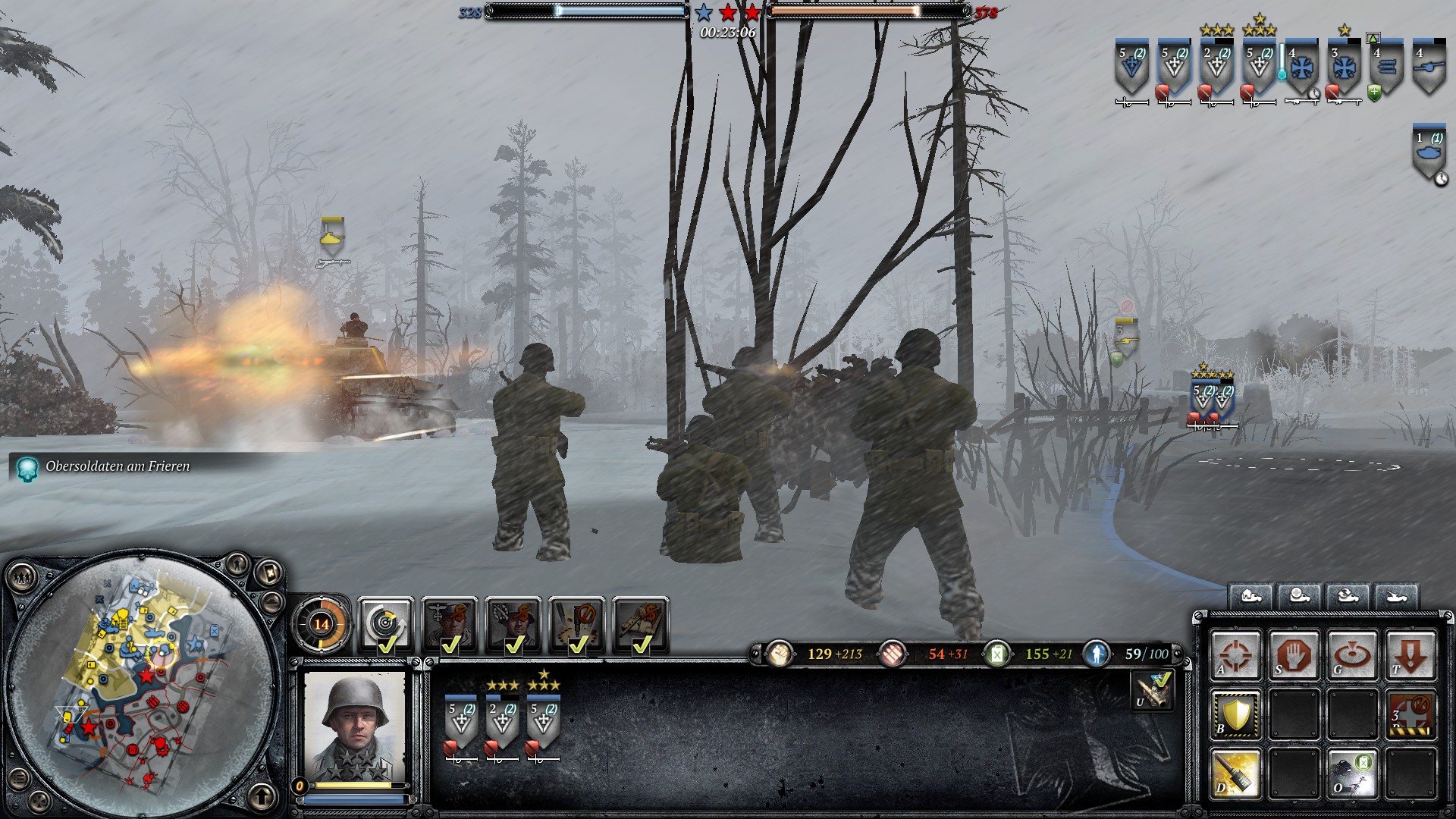Select the target-reticle commander ability
Screen dimensions: 1456x819
(x=385, y=623)
